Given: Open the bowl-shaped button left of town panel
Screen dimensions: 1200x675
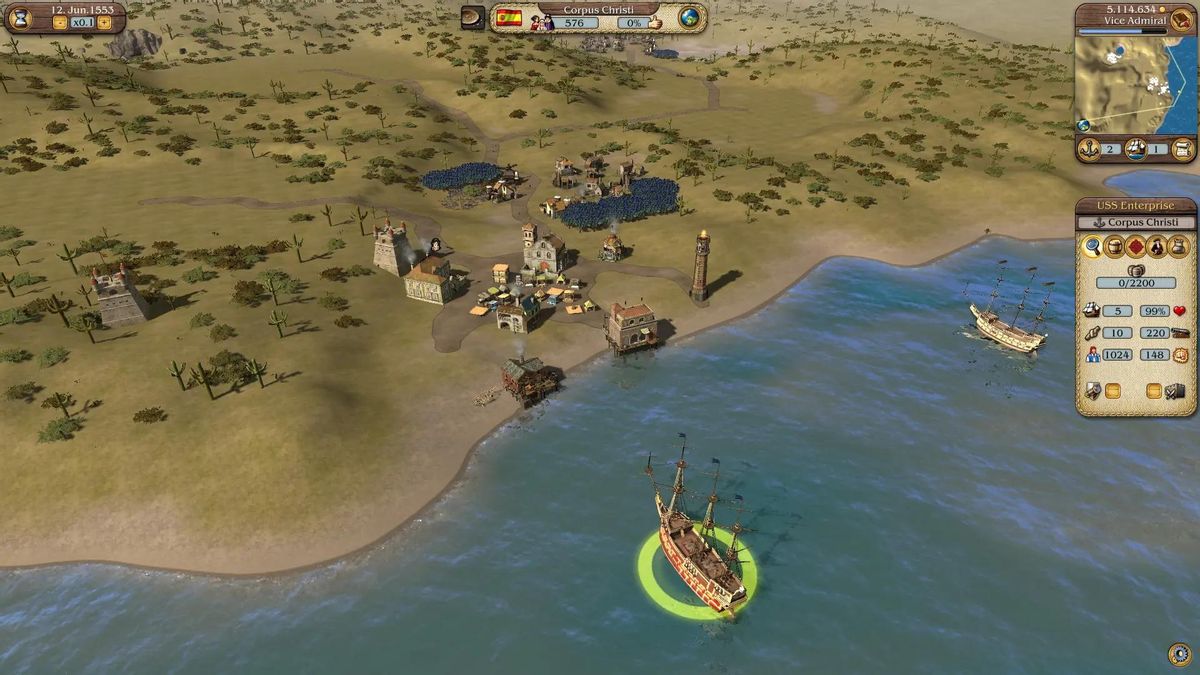Looking at the screenshot, I should [x=473, y=17].
